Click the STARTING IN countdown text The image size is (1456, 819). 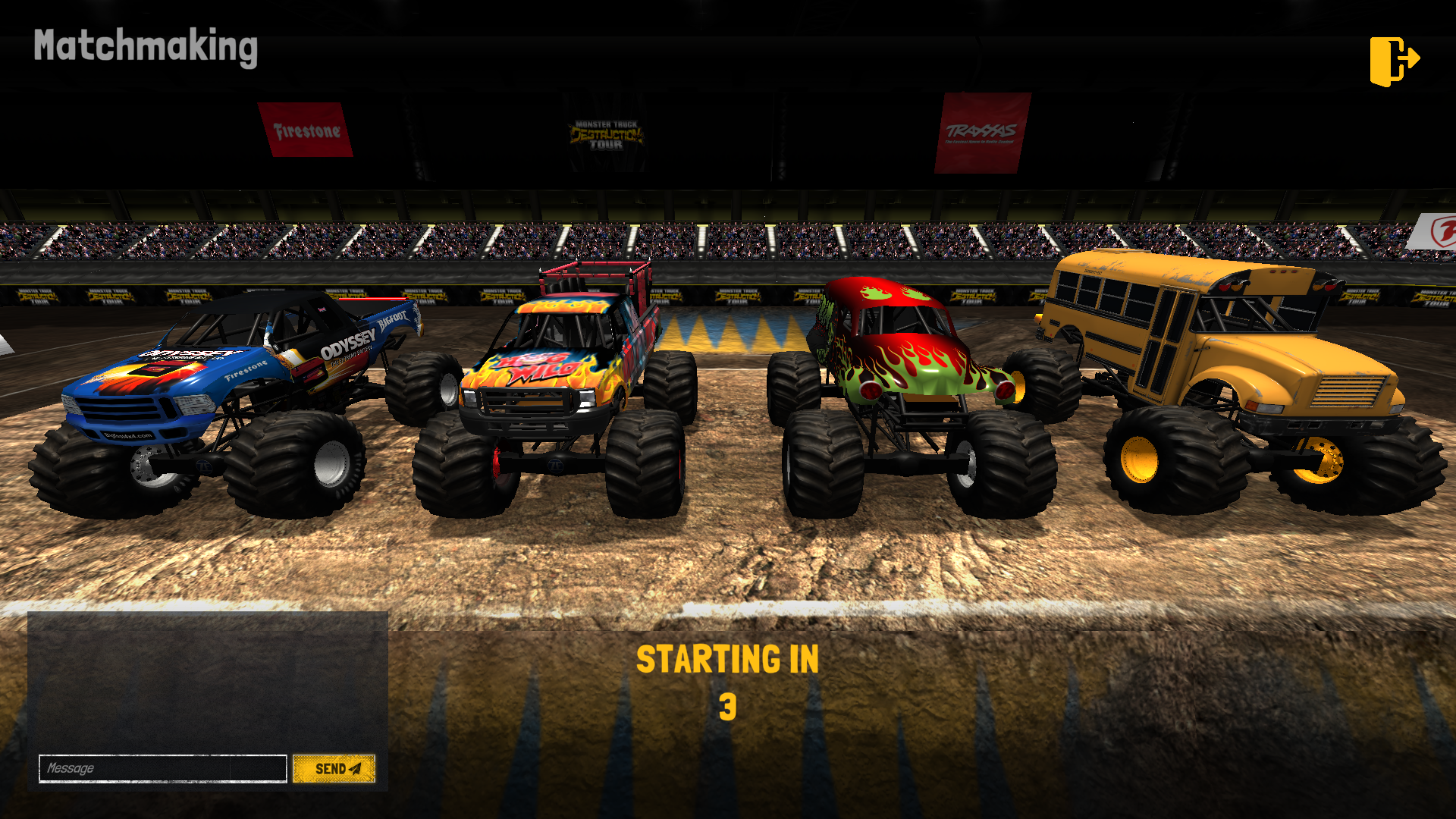pyautogui.click(x=730, y=658)
